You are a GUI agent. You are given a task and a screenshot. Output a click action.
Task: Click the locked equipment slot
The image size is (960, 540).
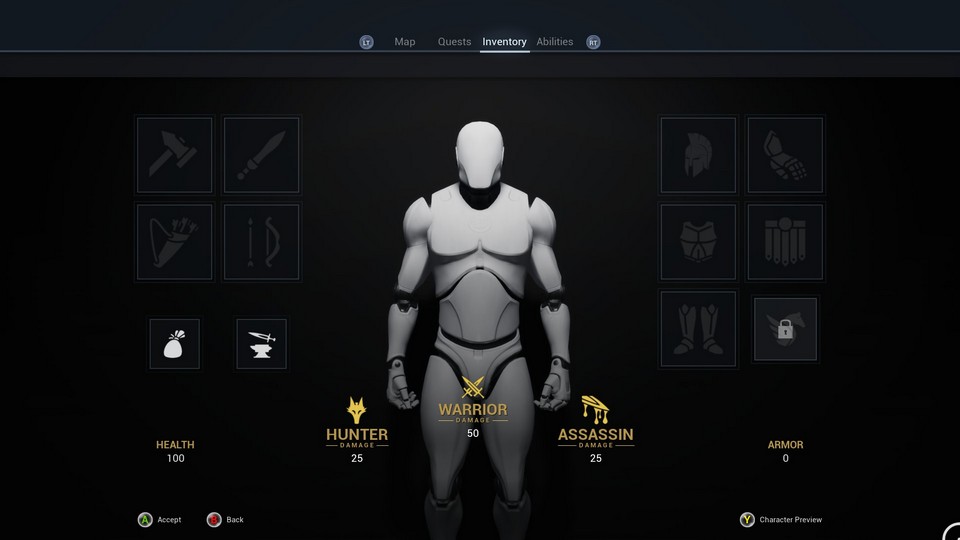[x=785, y=329]
